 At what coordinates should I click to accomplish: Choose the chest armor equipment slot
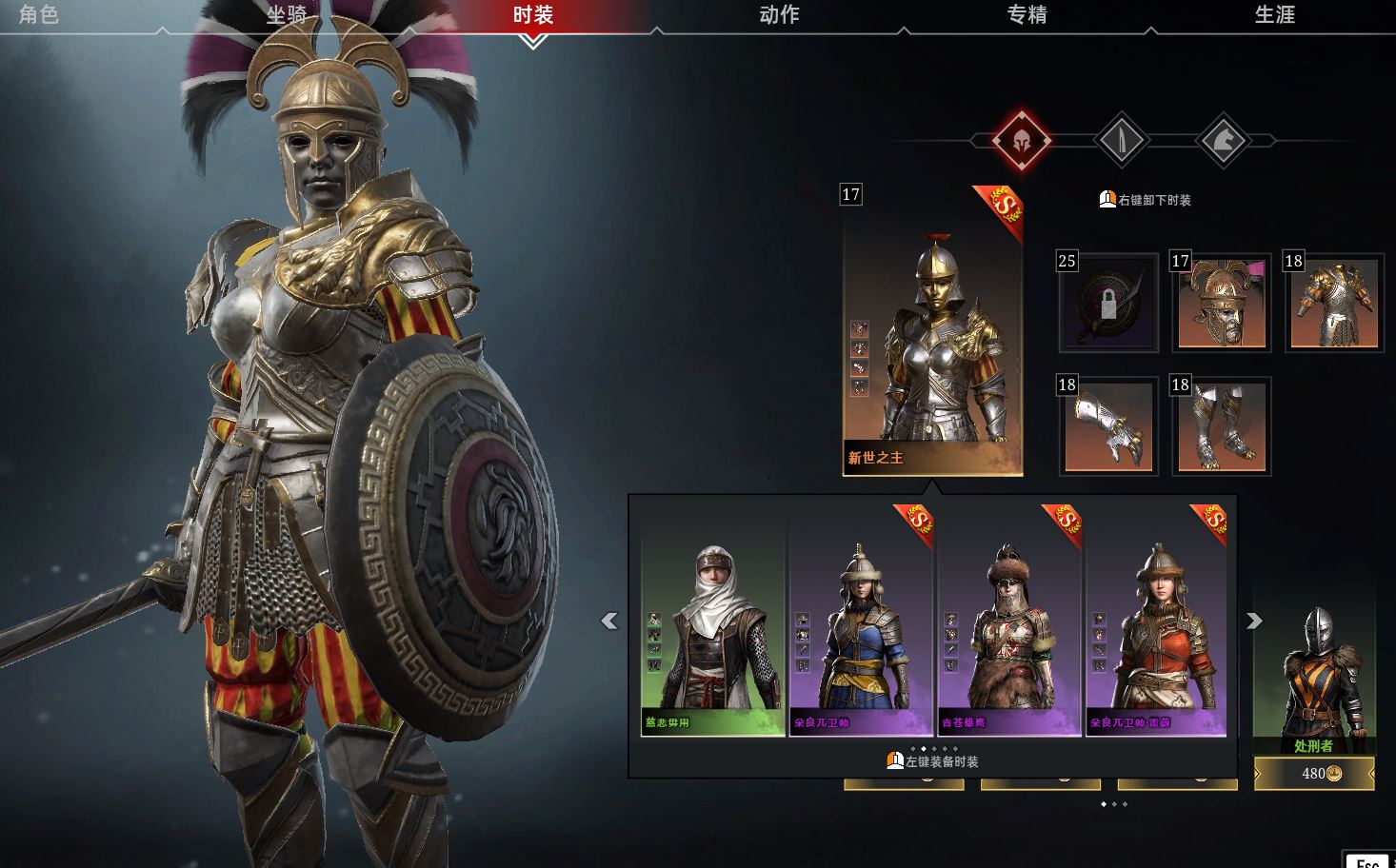tap(1334, 303)
